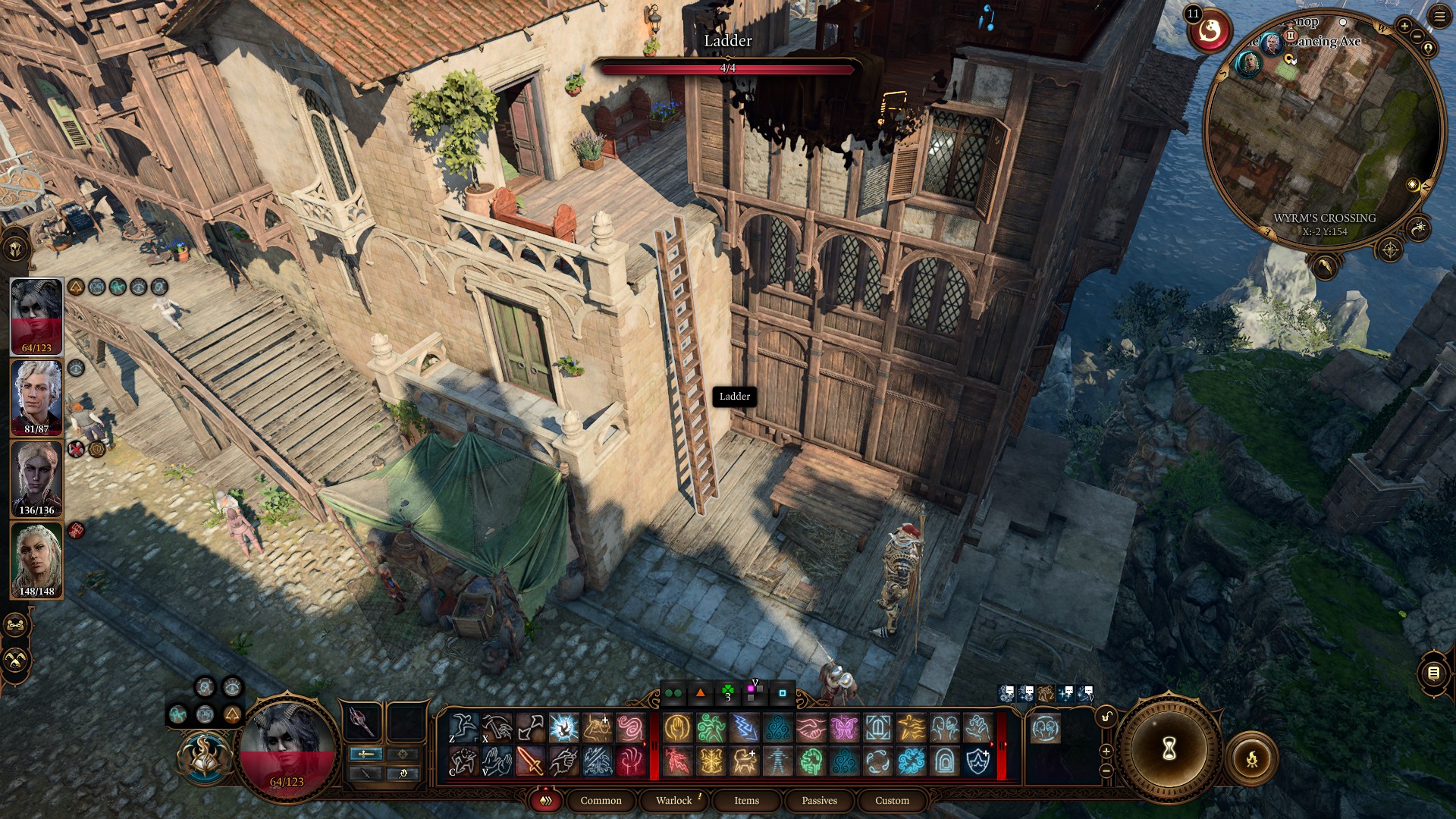Select the Throw action on the hotbar
The image size is (1456, 819).
point(530,728)
